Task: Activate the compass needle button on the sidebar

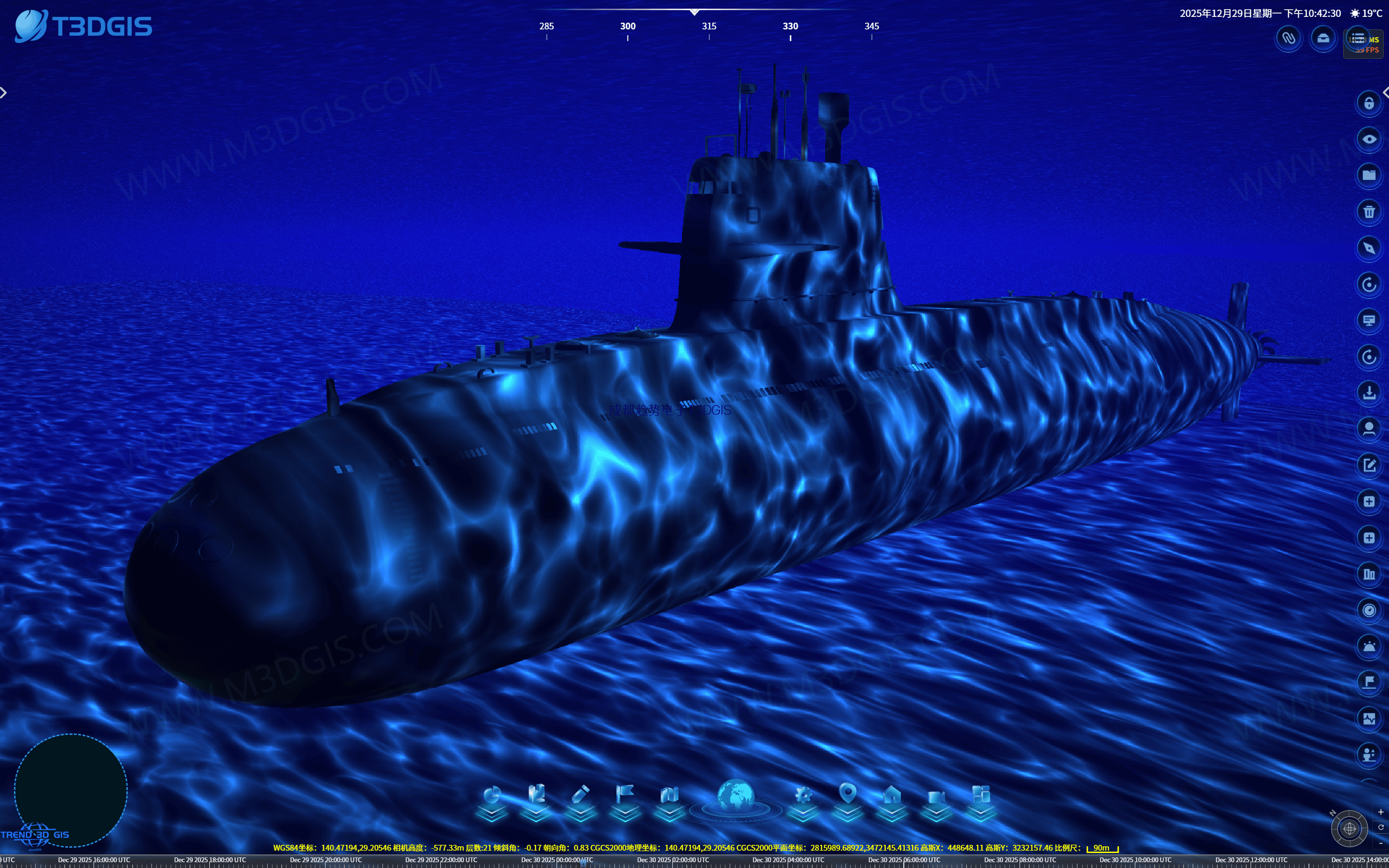Action: pyautogui.click(x=1368, y=248)
